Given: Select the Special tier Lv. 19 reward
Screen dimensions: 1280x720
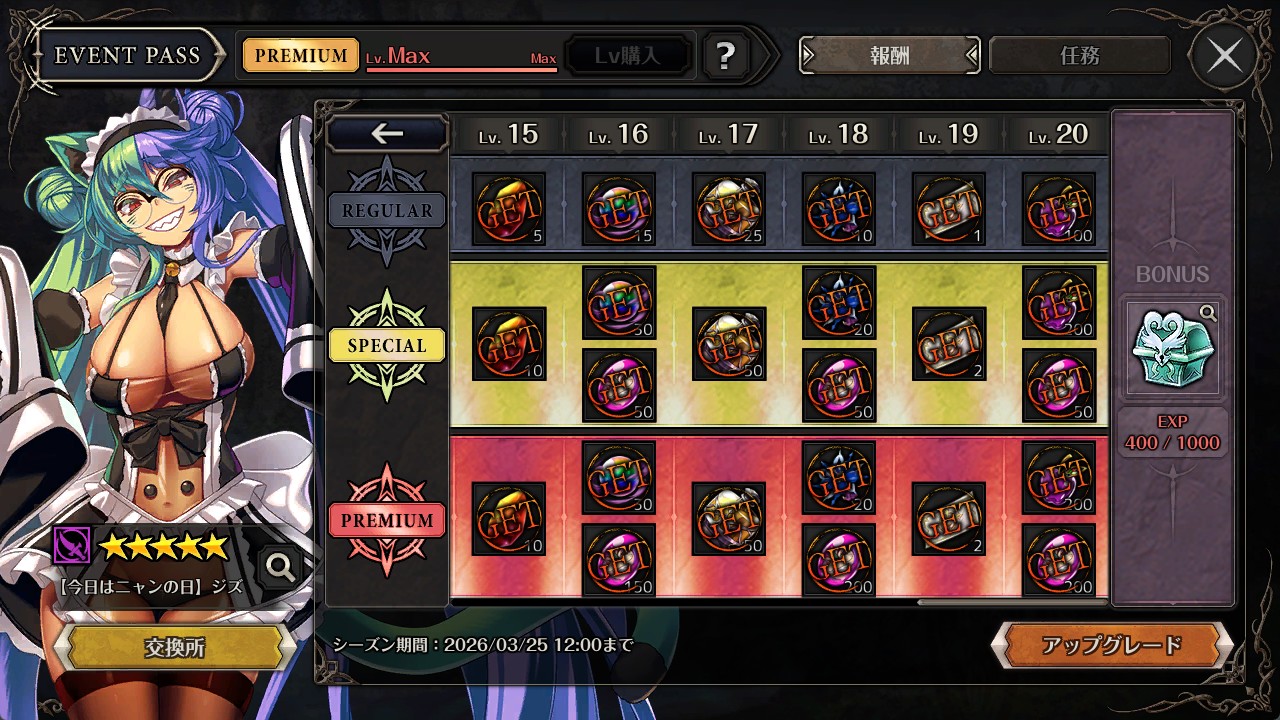Looking at the screenshot, I should [949, 344].
